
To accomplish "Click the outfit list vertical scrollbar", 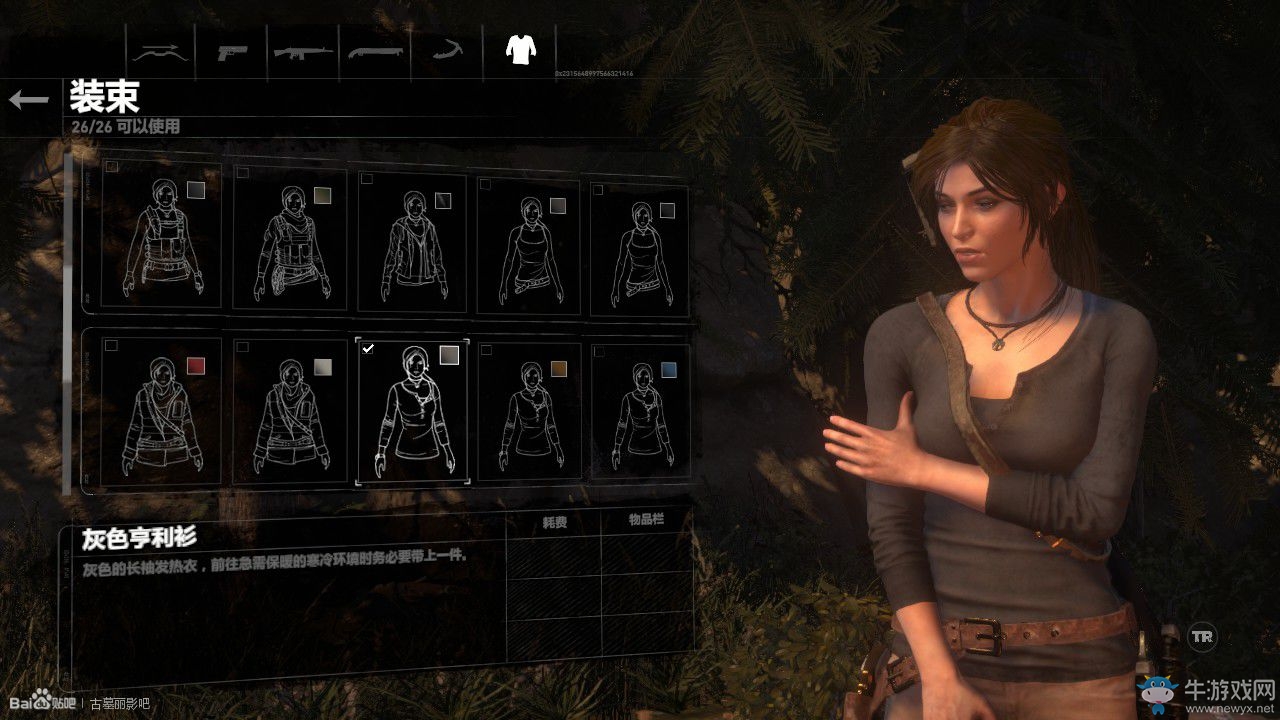I will point(67,322).
